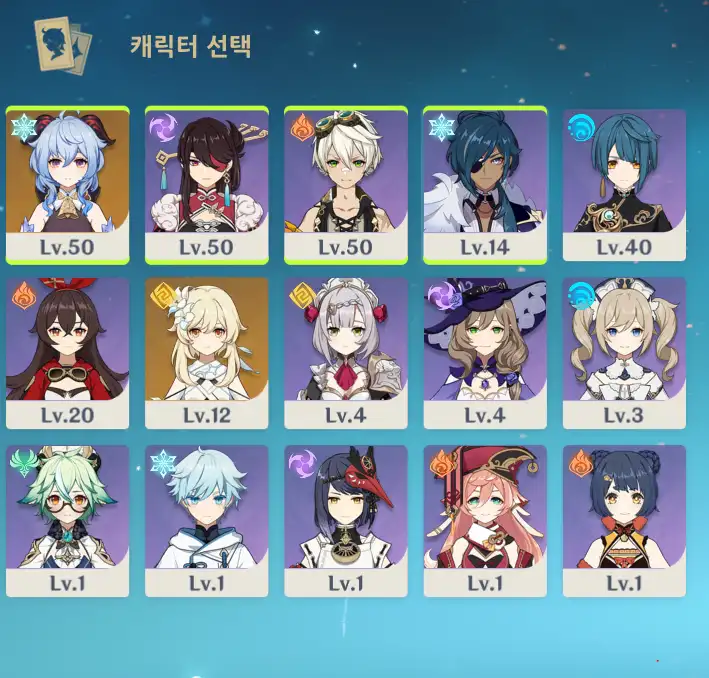The width and height of the screenshot is (709, 678).
Task: Click the character selection header card icon
Action: pyautogui.click(x=62, y=44)
